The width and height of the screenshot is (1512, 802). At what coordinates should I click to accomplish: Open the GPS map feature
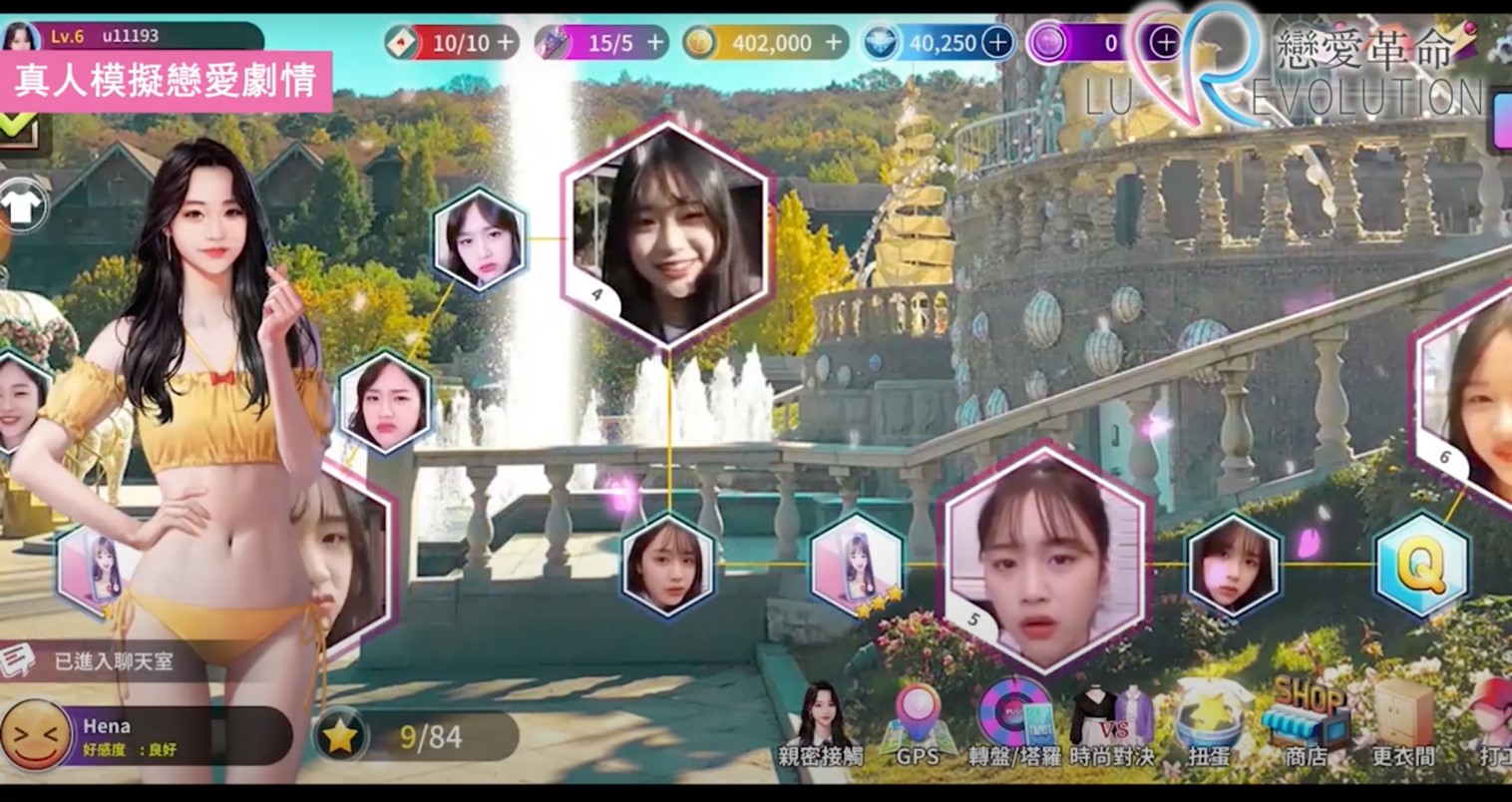pyautogui.click(x=917, y=725)
